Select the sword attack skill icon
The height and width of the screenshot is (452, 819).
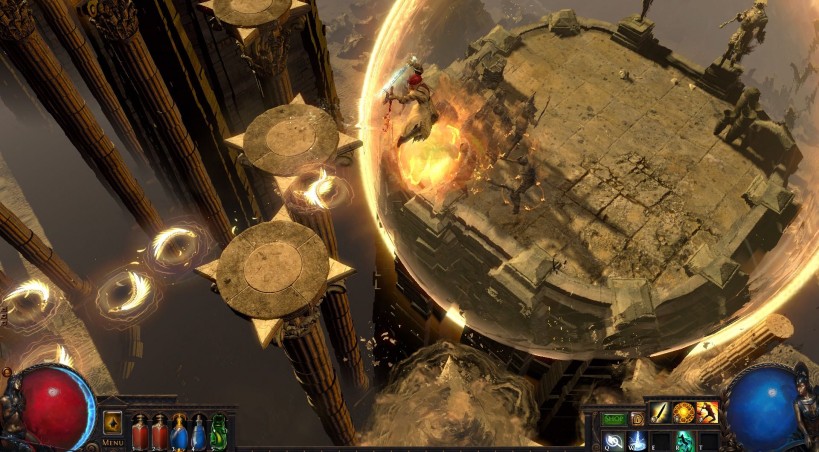[660, 412]
